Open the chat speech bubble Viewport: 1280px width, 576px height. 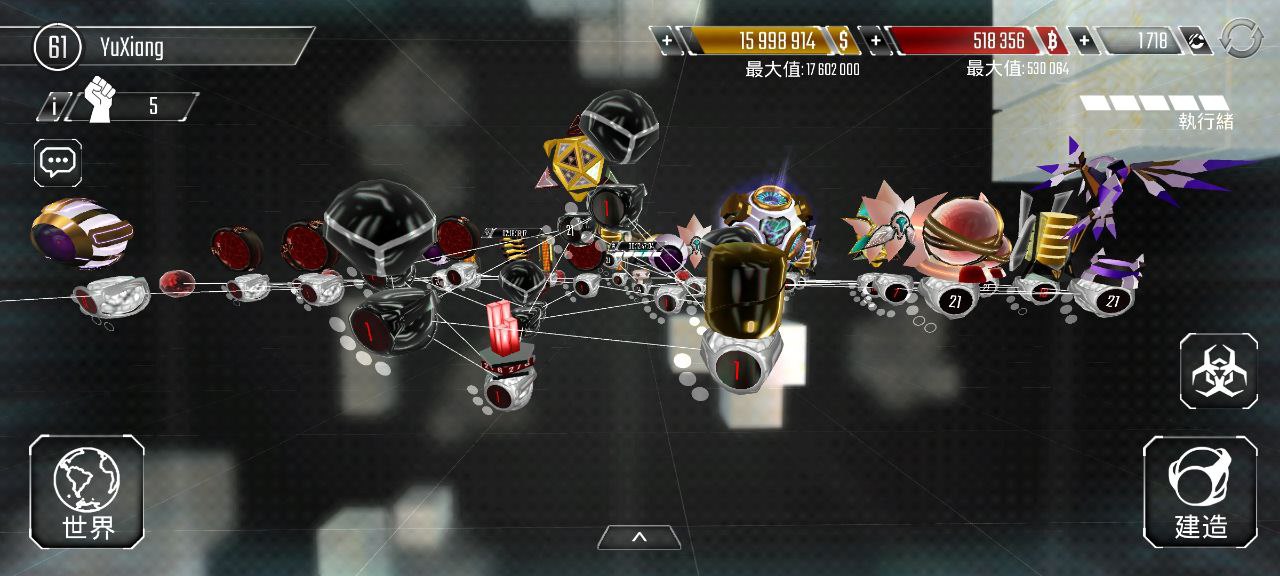(x=58, y=162)
